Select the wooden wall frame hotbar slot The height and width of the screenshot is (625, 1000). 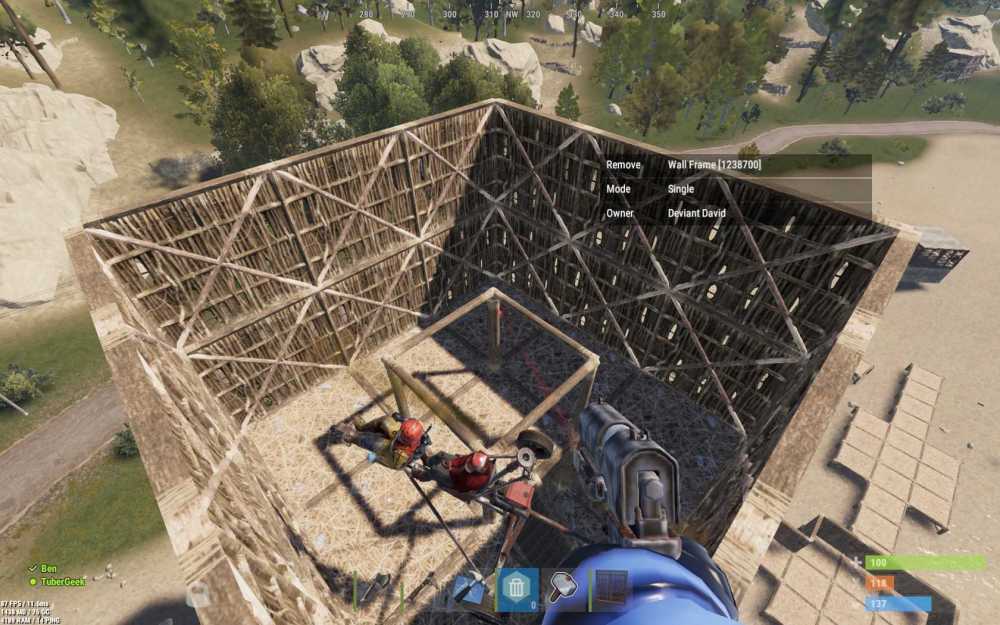pyautogui.click(x=611, y=589)
